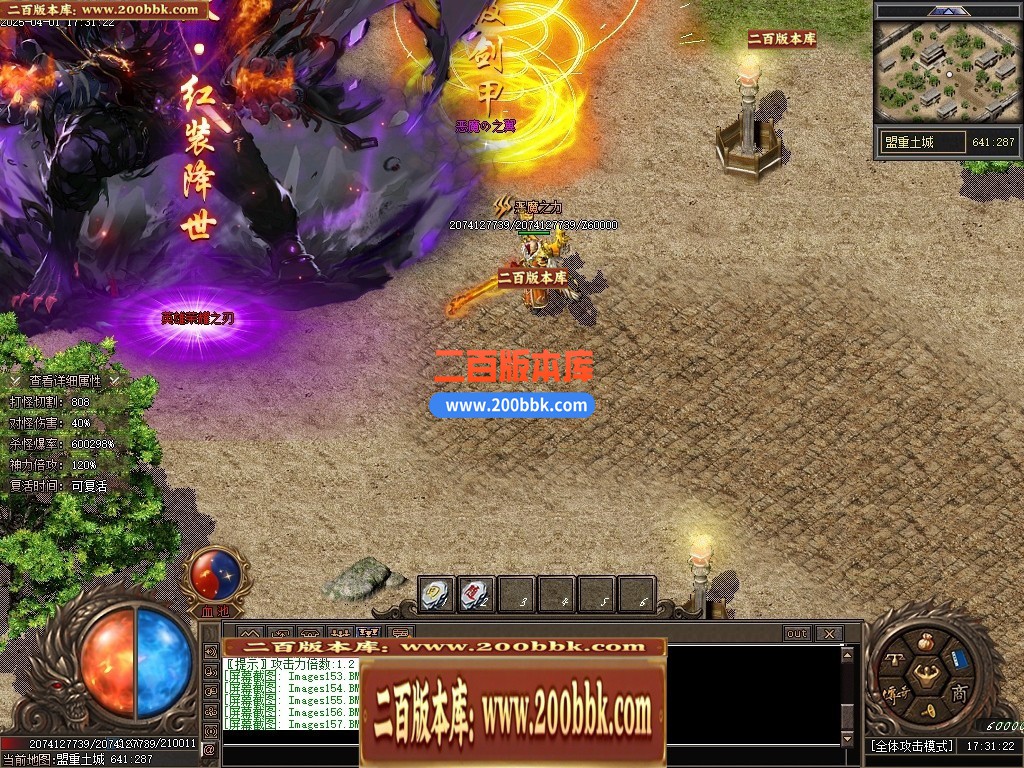The height and width of the screenshot is (768, 1024).
Task: Use the first hotbar slot scroll item
Action: pyautogui.click(x=437, y=594)
